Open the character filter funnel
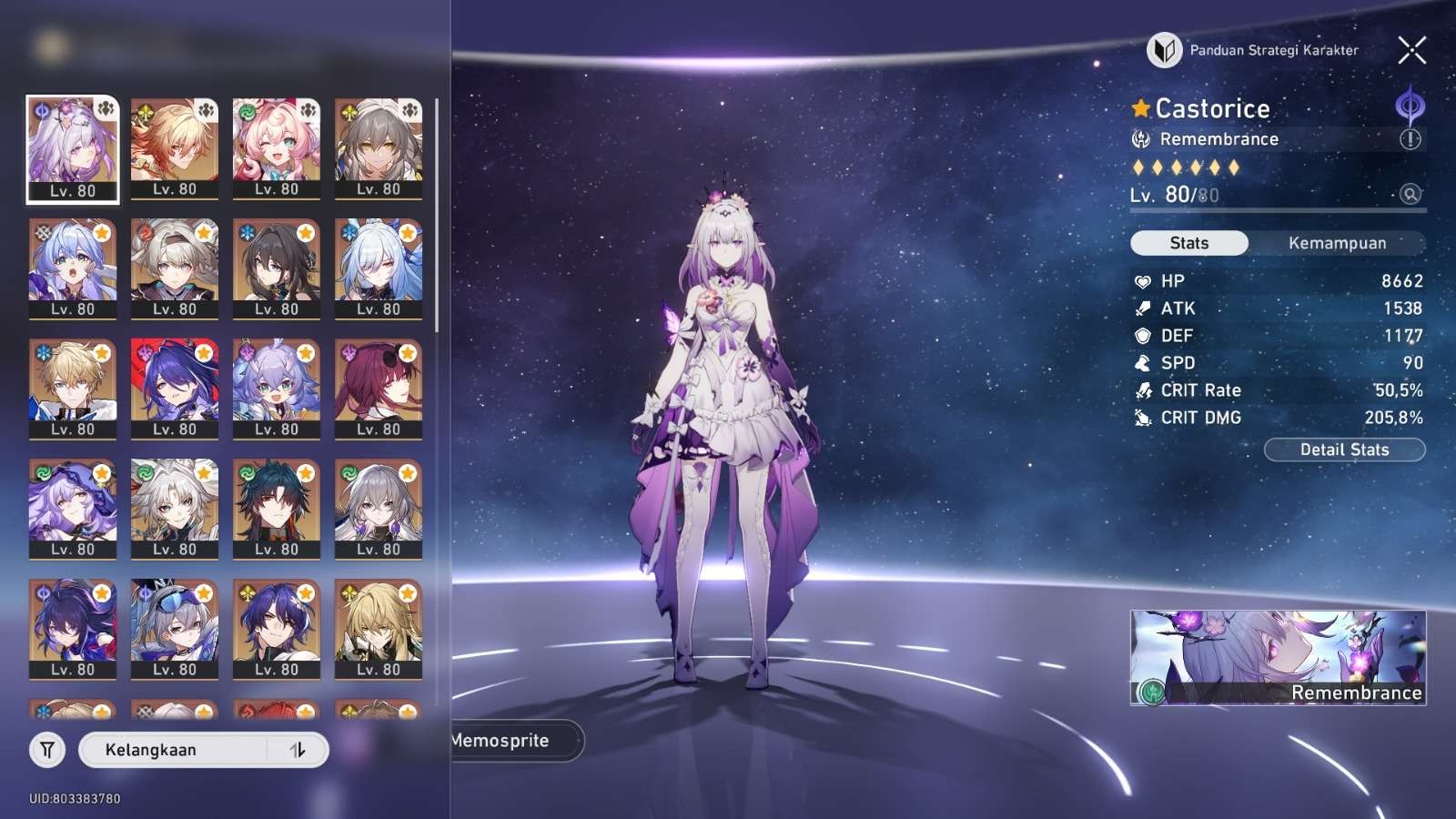1456x819 pixels. pyautogui.click(x=47, y=750)
